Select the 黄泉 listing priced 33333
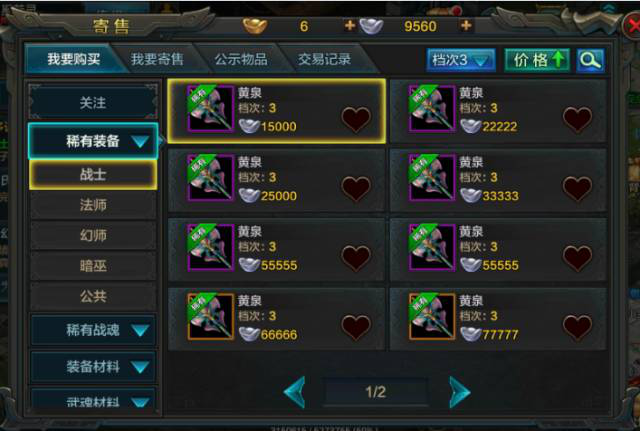 click(497, 180)
